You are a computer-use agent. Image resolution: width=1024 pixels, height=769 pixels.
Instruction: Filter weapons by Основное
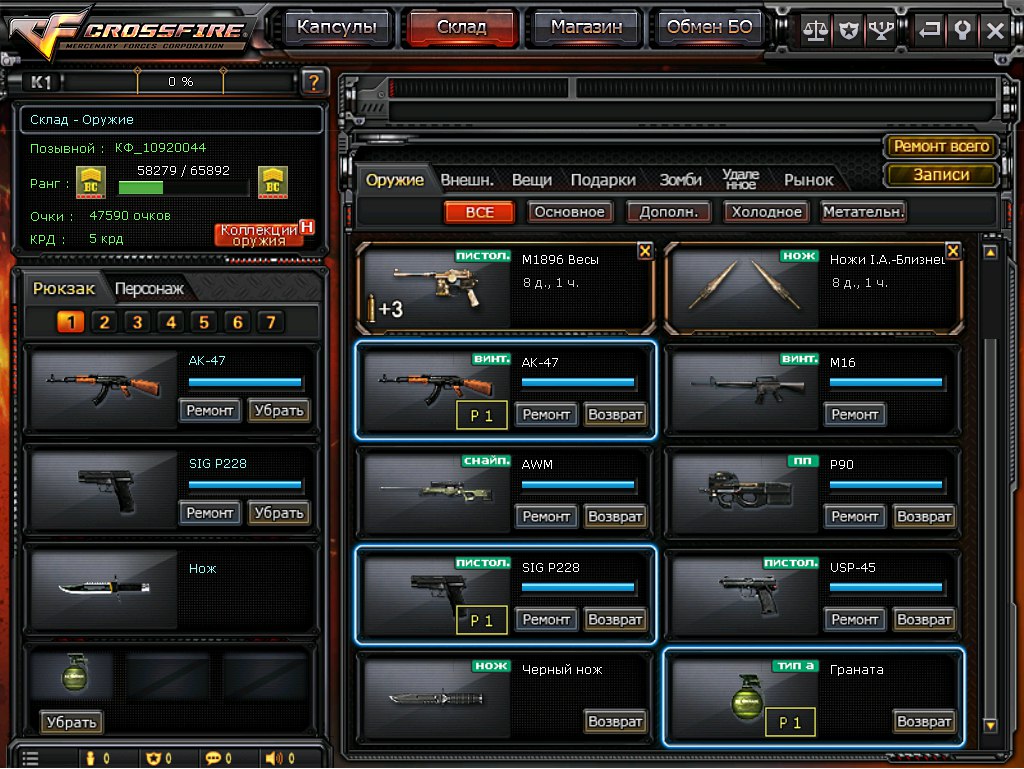pyautogui.click(x=569, y=212)
